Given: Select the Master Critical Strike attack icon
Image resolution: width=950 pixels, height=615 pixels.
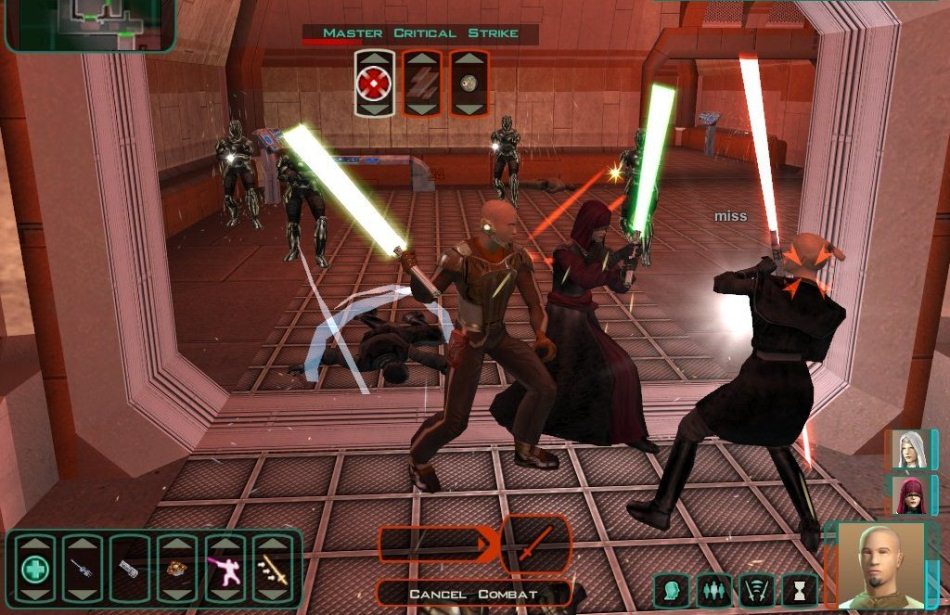Looking at the screenshot, I should pos(371,82).
